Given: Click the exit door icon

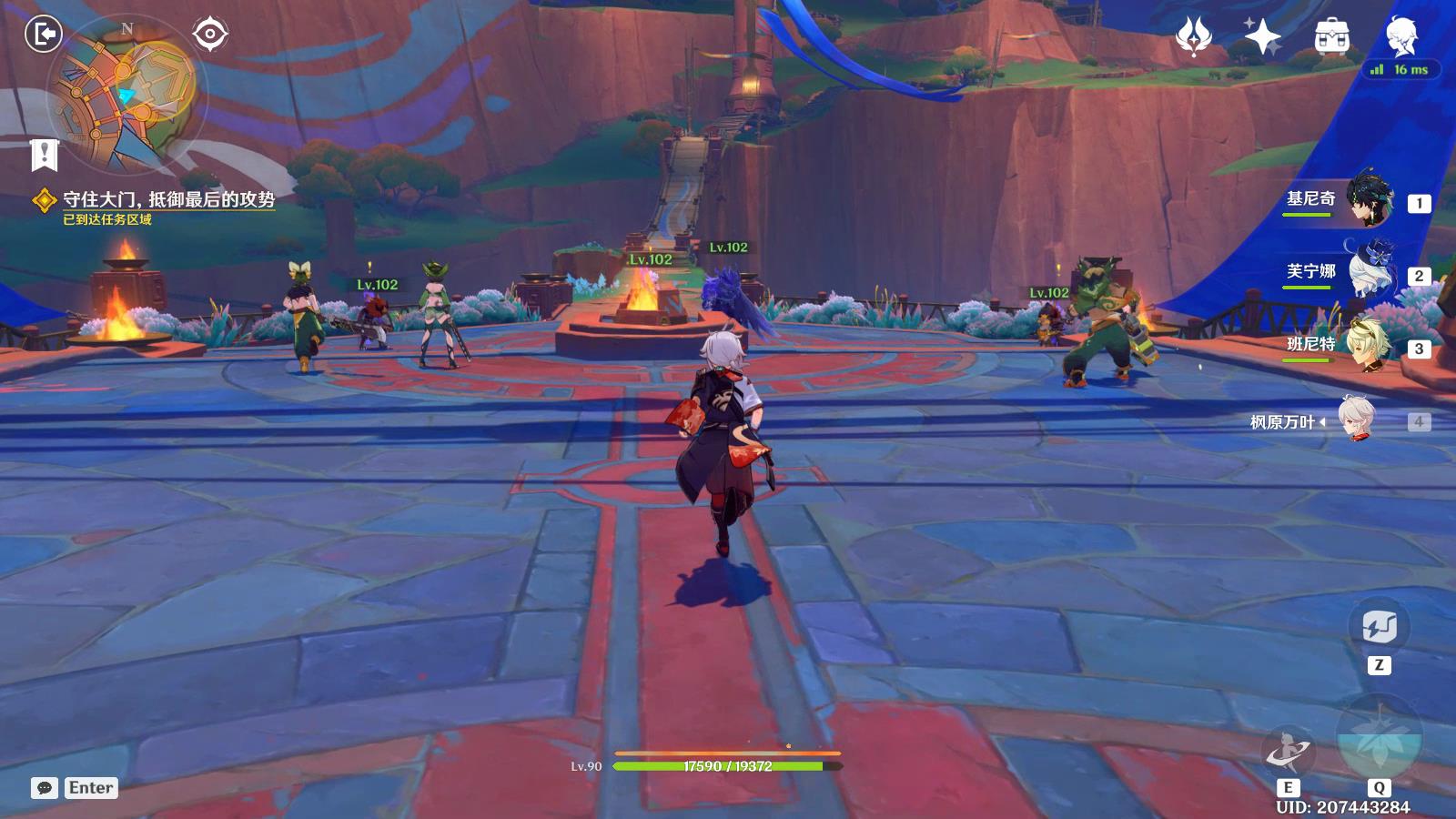Looking at the screenshot, I should (43, 35).
